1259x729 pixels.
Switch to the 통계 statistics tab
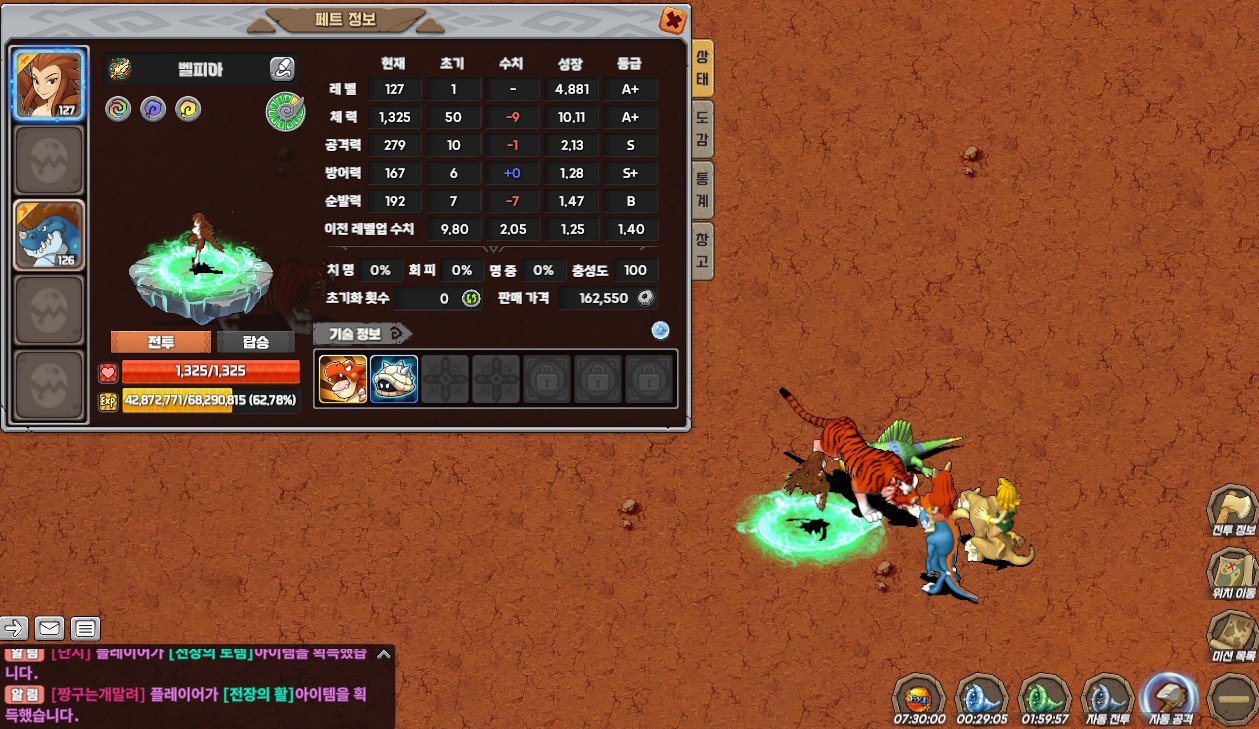coord(703,190)
